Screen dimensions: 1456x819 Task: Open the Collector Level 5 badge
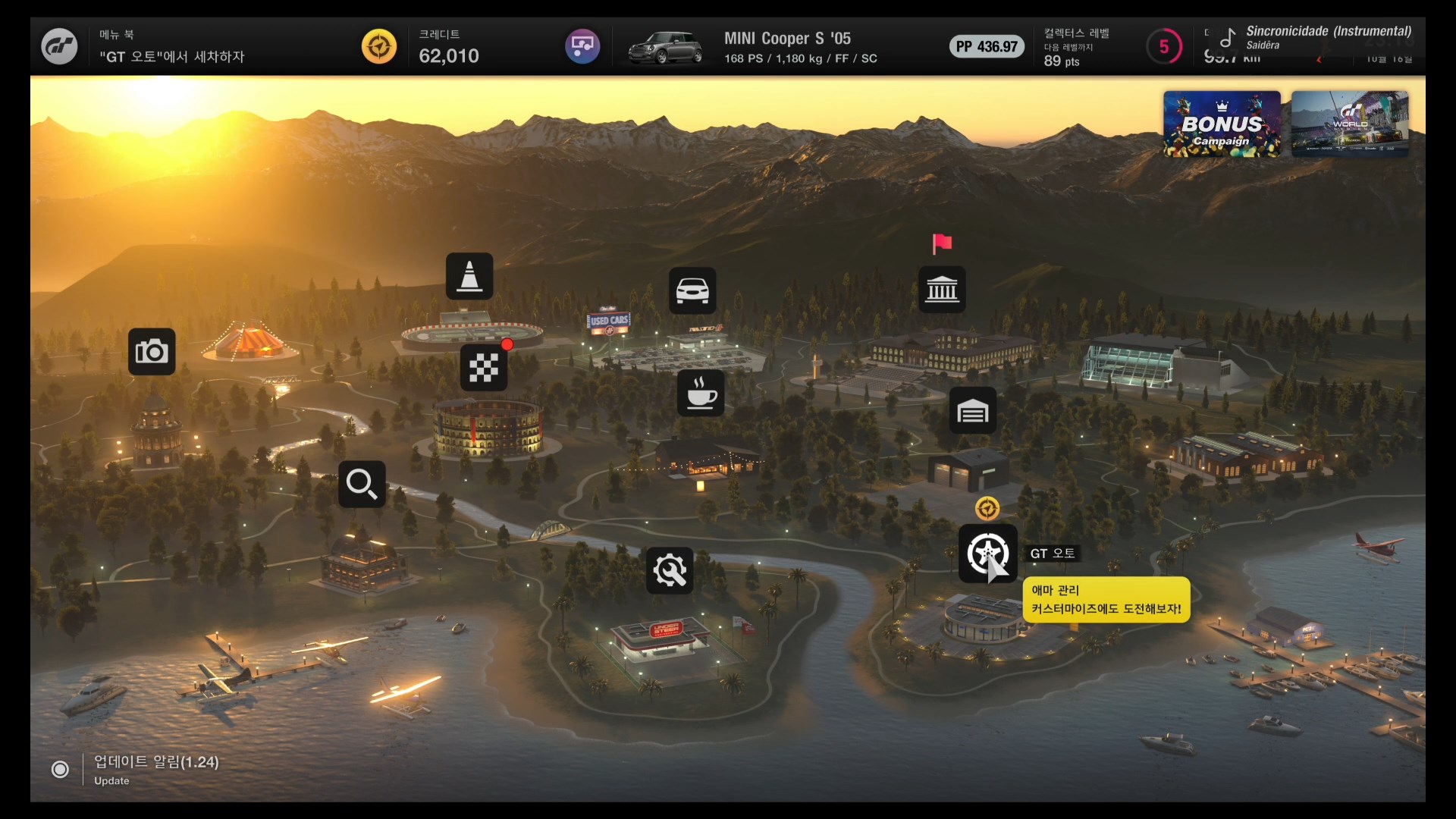[x=1163, y=47]
